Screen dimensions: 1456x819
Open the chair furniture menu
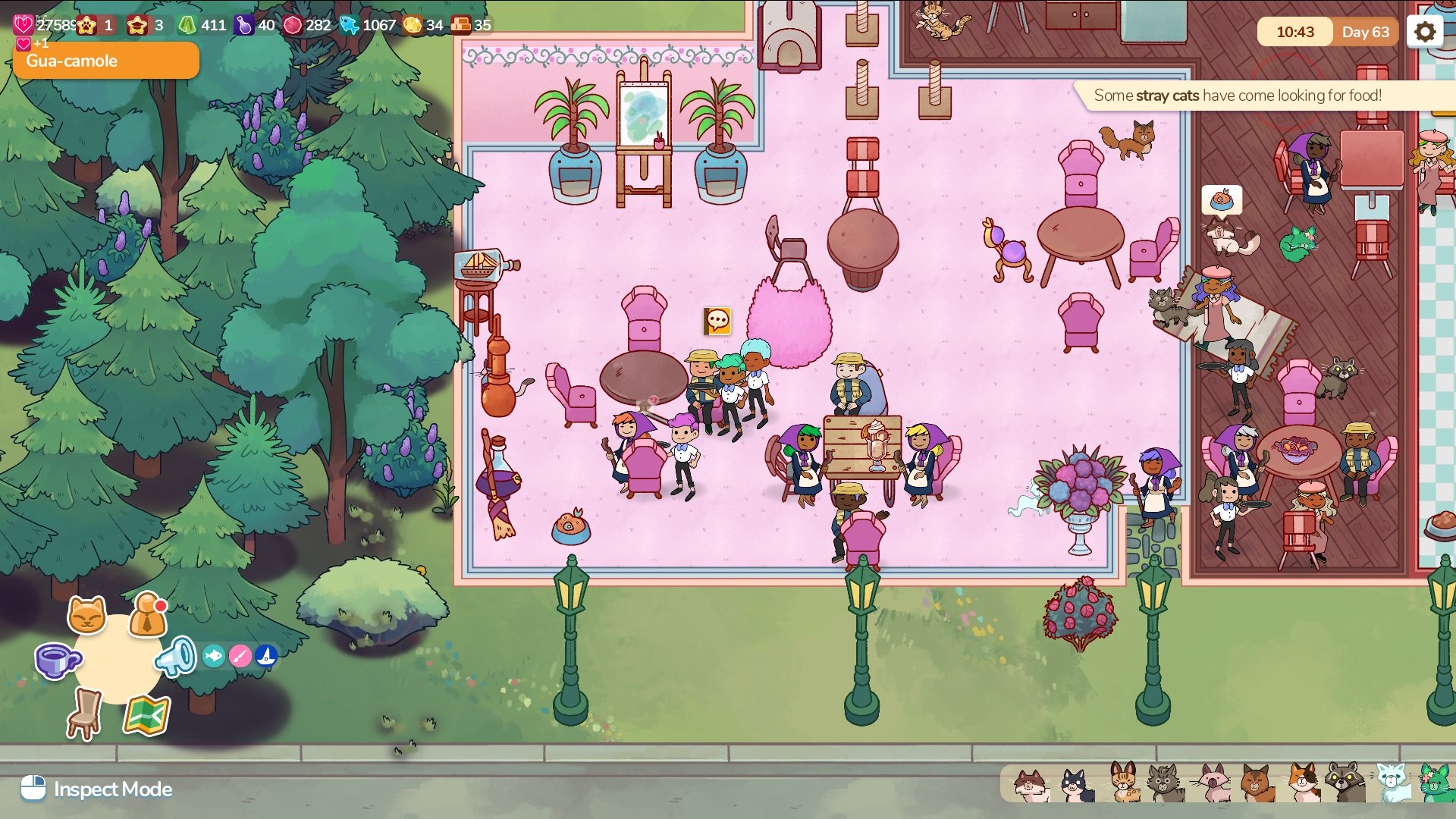[85, 714]
